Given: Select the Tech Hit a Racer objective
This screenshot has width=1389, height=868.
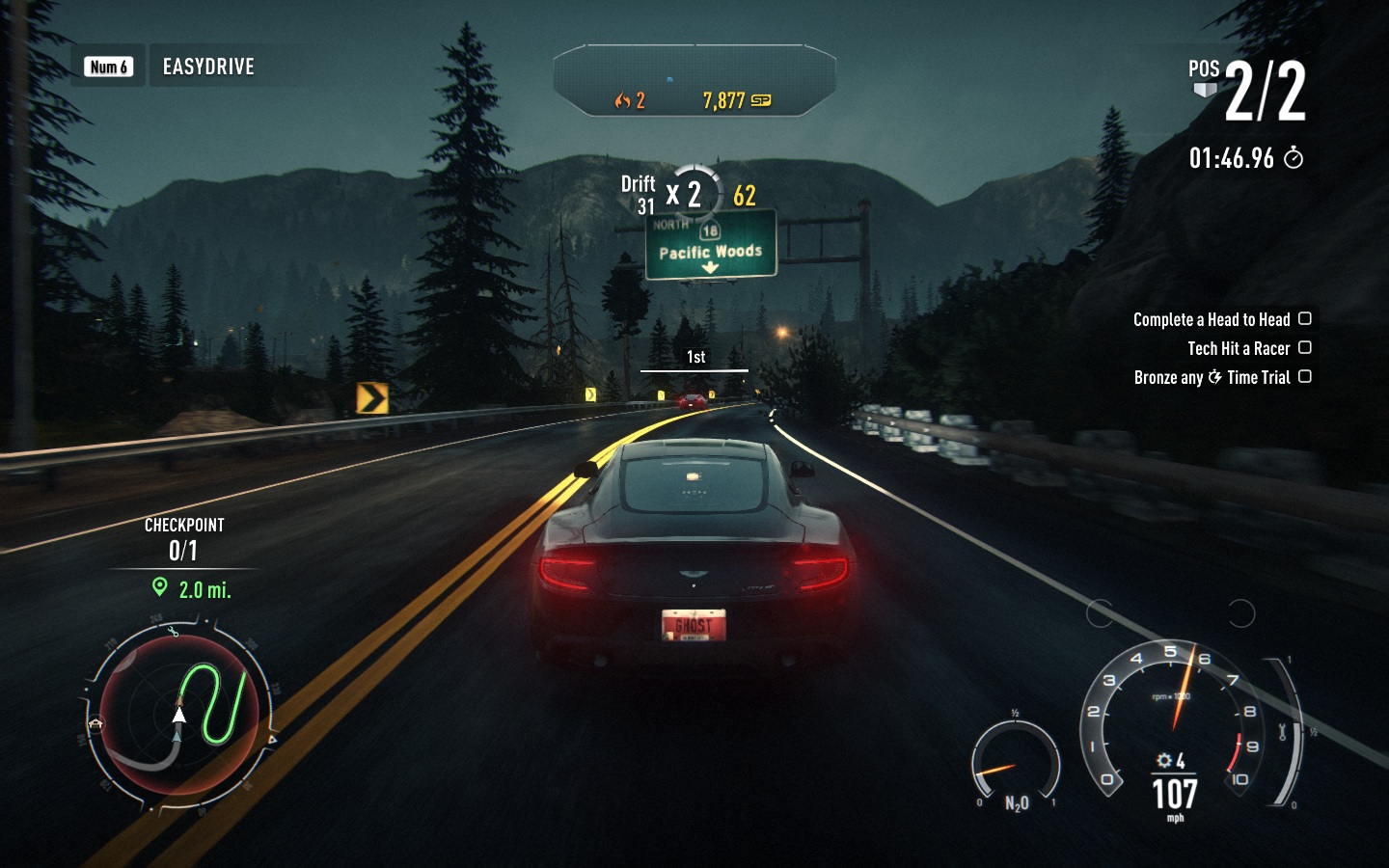Looking at the screenshot, I should coord(1239,348).
